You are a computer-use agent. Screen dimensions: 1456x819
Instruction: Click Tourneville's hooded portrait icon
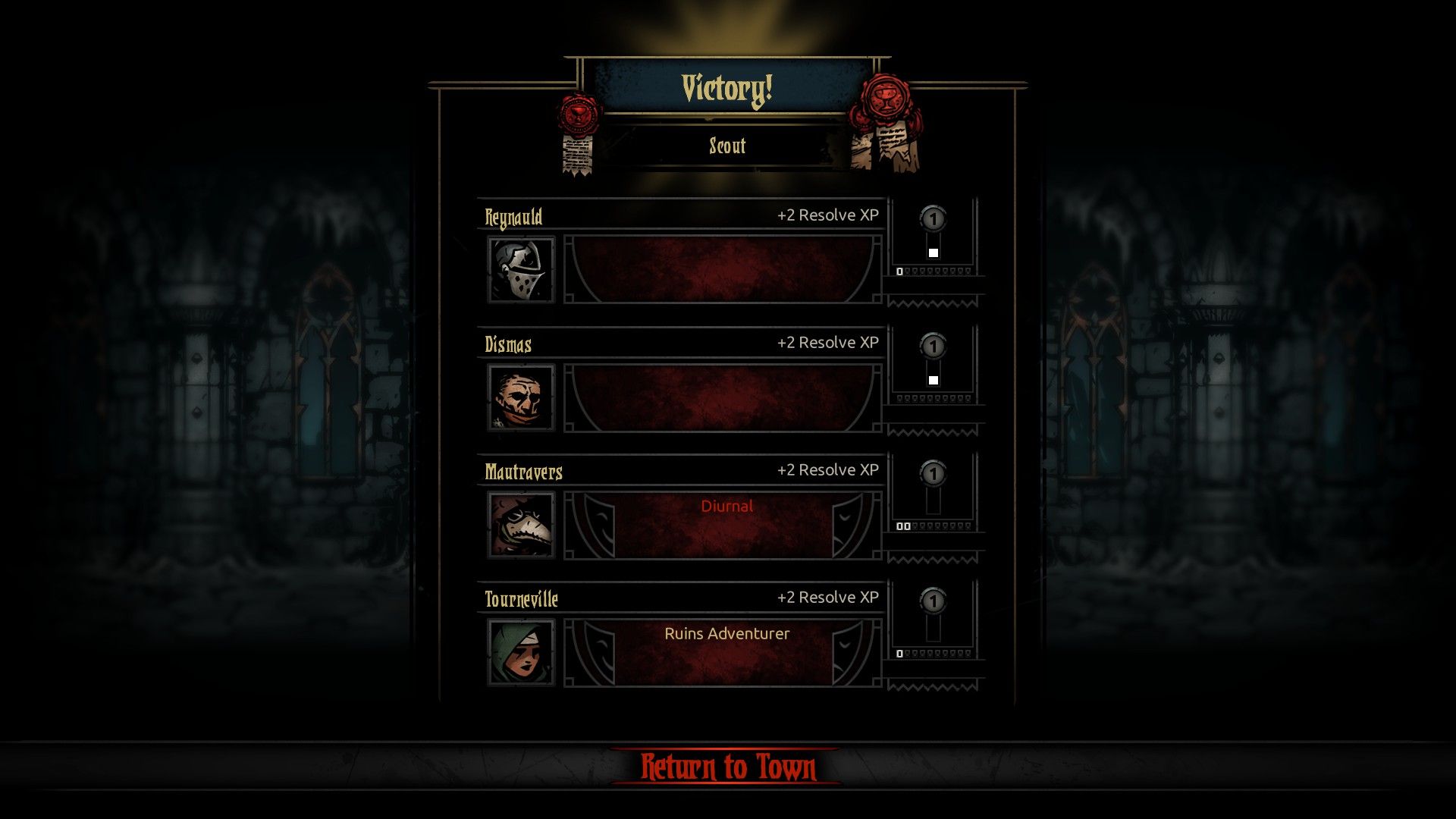coord(521,651)
